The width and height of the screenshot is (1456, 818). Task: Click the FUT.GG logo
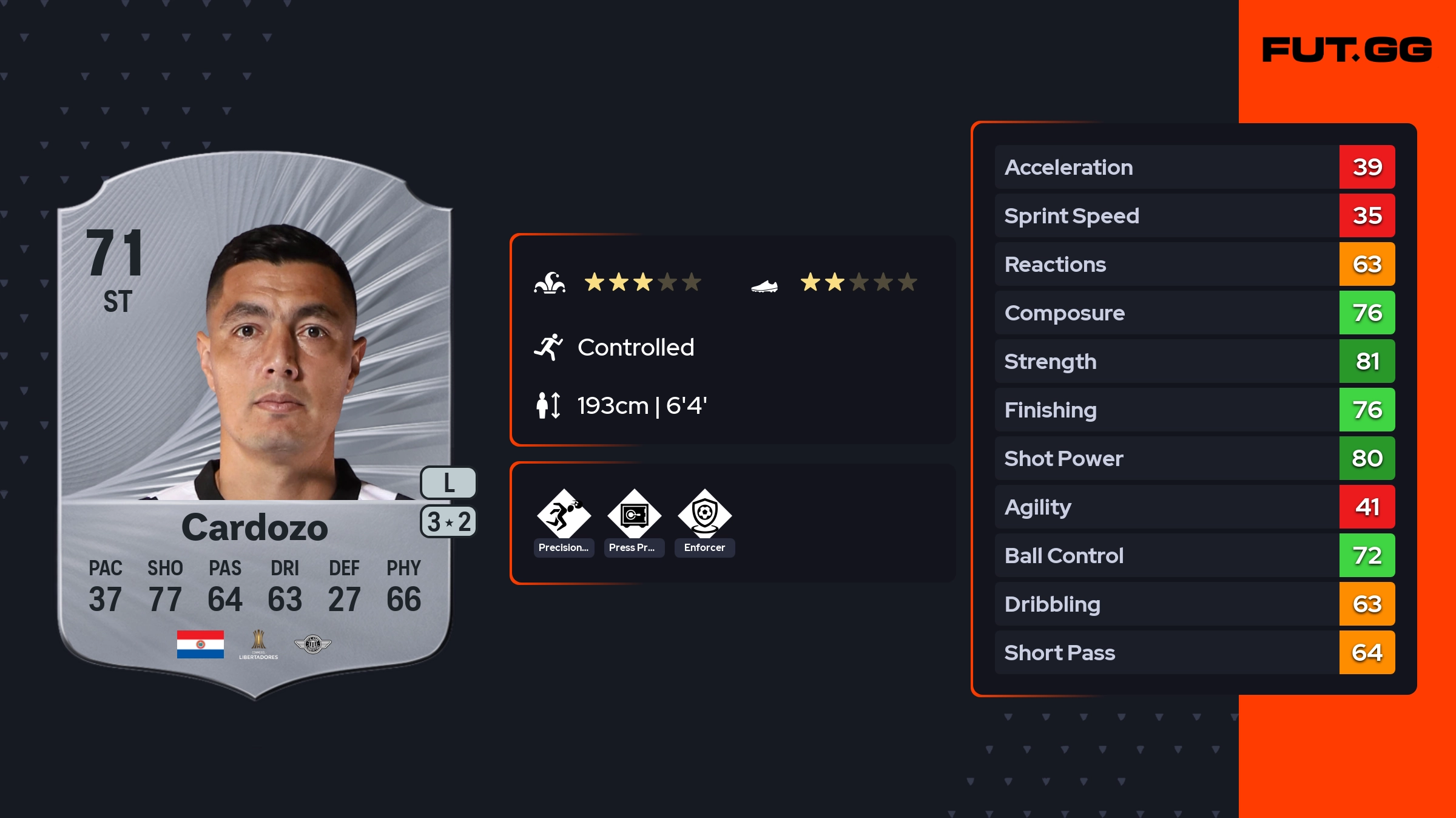tap(1347, 50)
